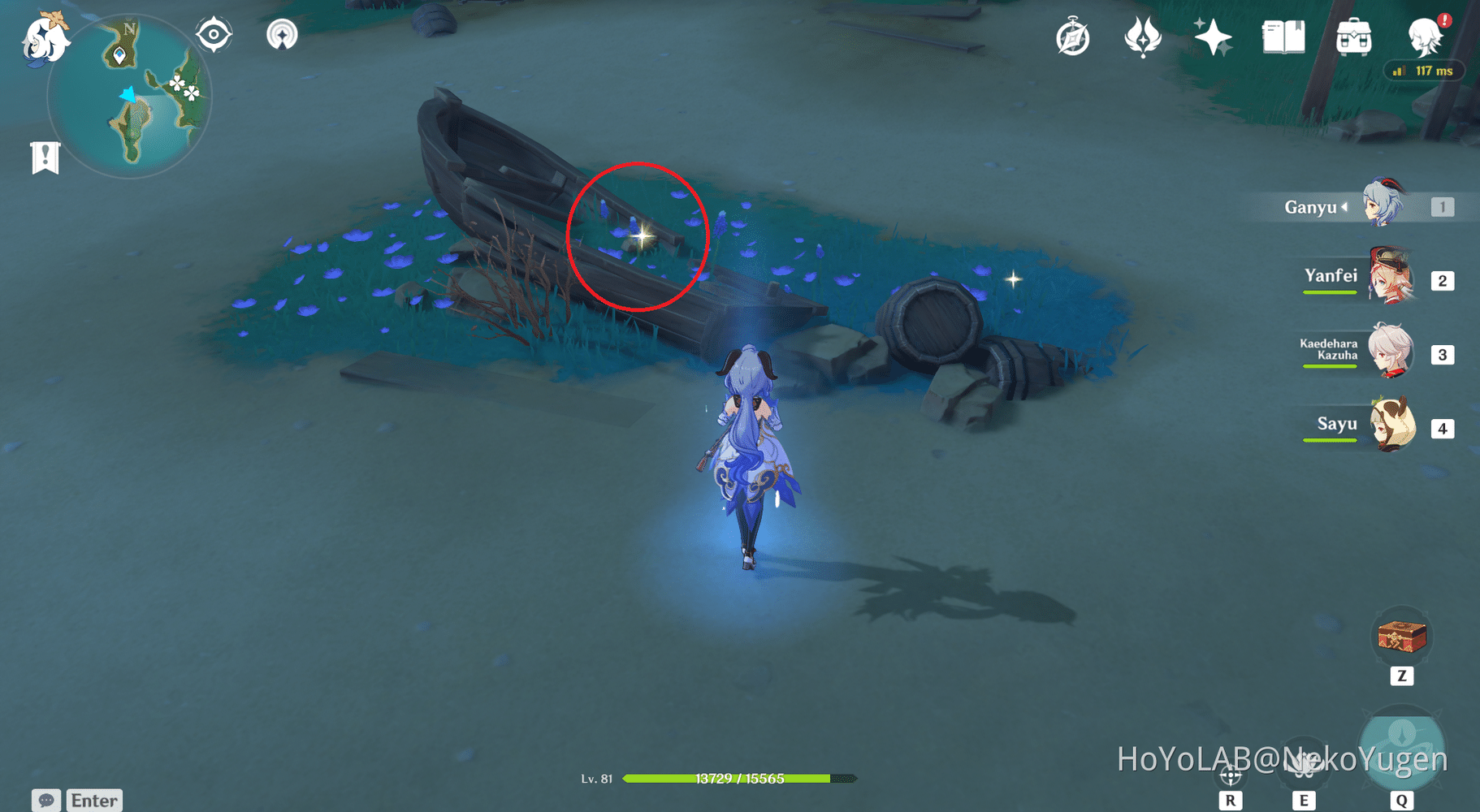
Task: Click the party setup eye icon near minimap
Action: (x=214, y=32)
